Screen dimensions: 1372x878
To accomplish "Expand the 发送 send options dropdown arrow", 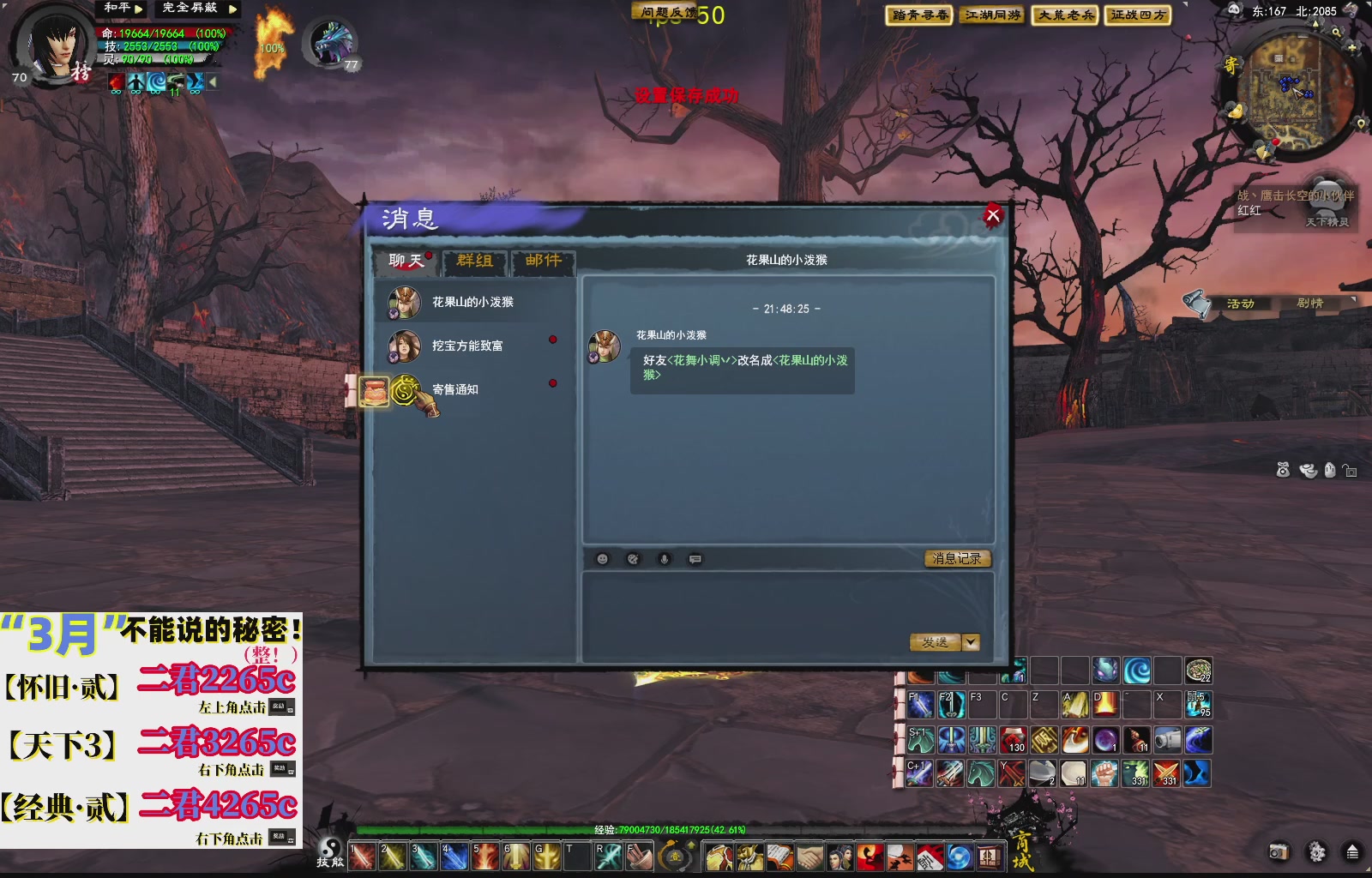I will (x=970, y=641).
